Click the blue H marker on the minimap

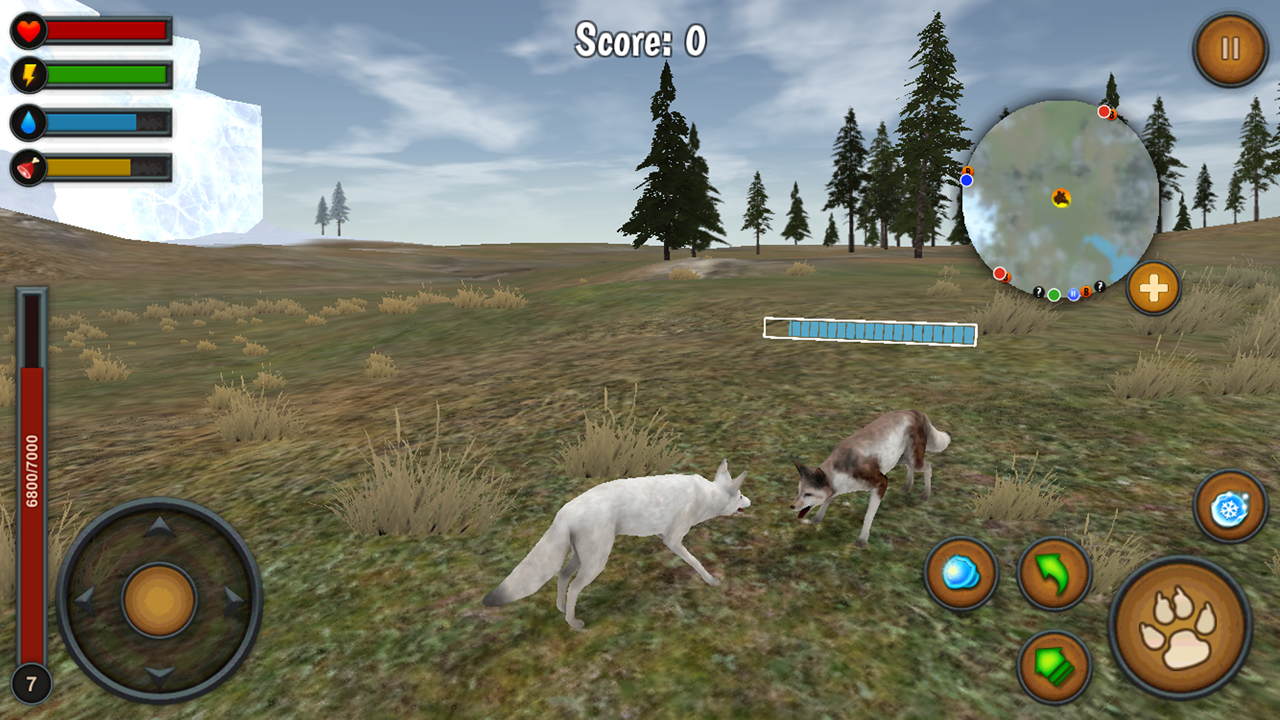[x=1073, y=294]
